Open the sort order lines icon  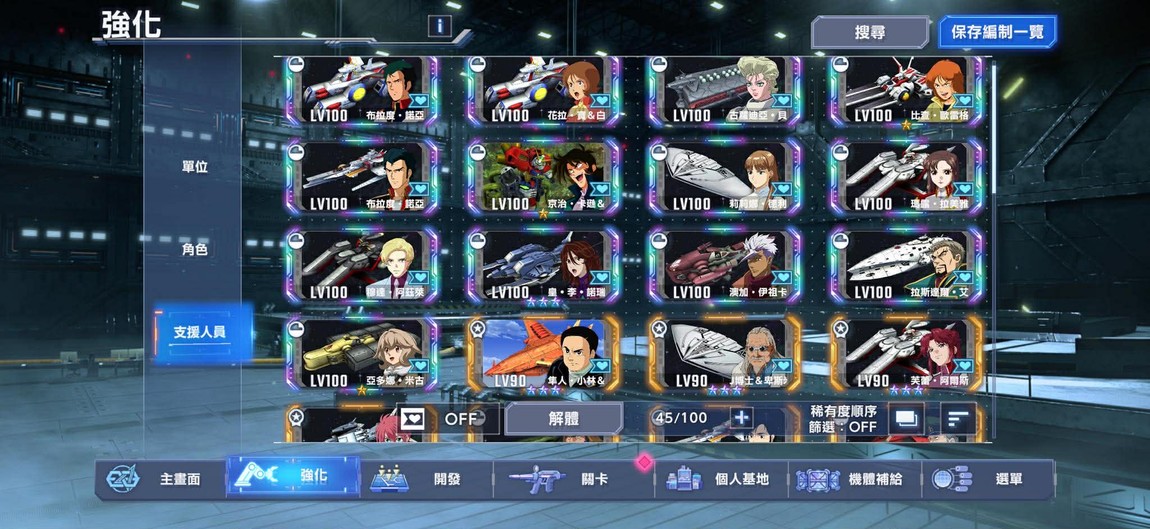(x=958, y=419)
